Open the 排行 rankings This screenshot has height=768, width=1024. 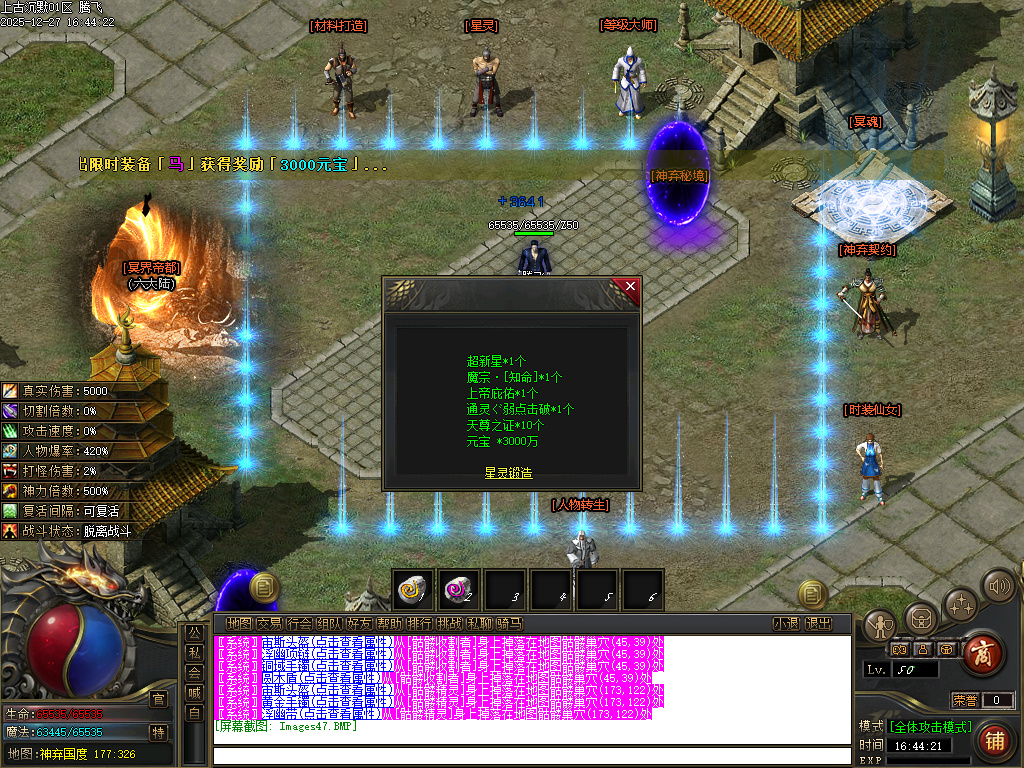coord(419,624)
